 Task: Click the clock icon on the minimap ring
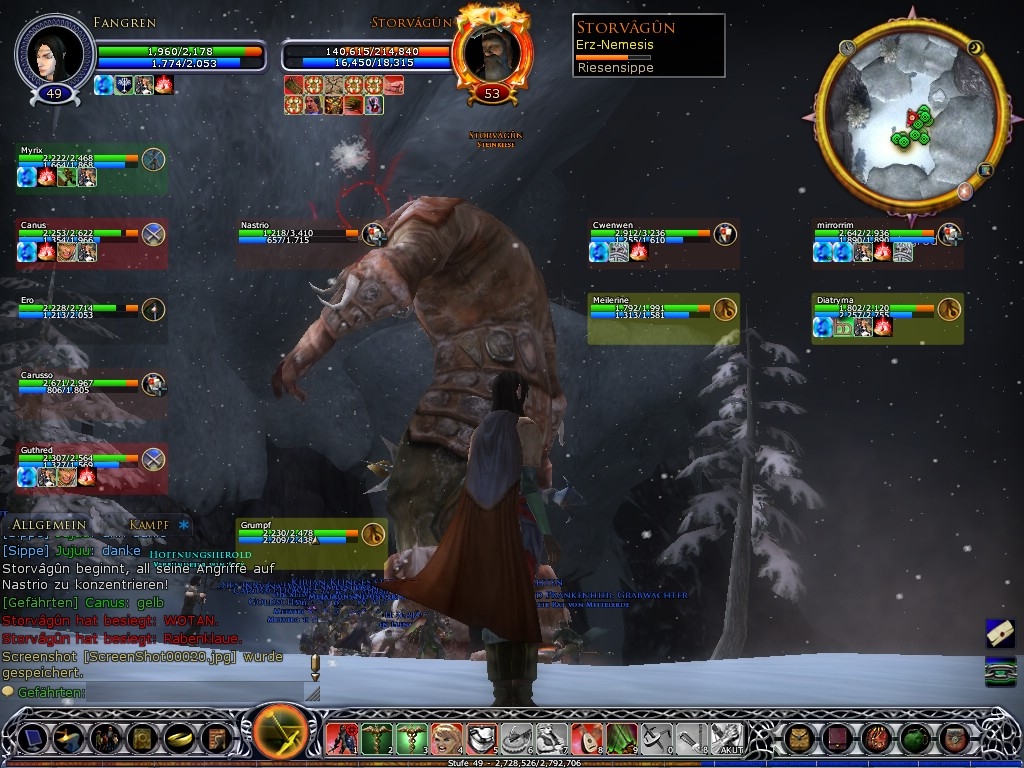tap(848, 47)
